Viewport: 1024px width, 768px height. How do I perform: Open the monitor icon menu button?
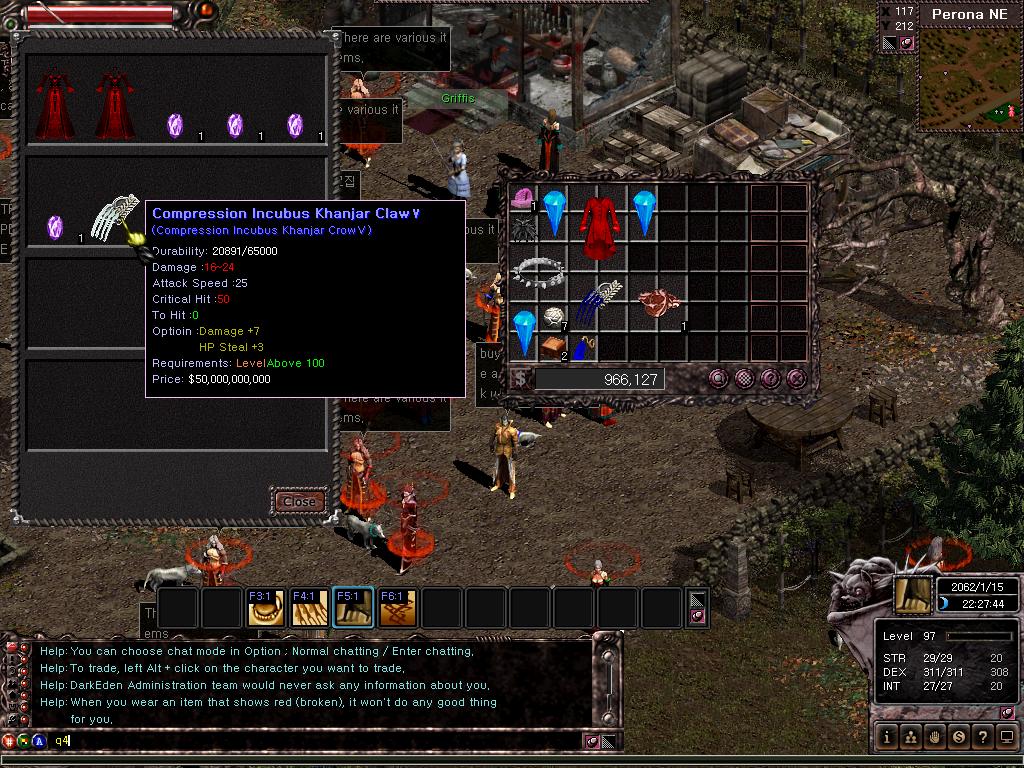pyautogui.click(x=1006, y=738)
